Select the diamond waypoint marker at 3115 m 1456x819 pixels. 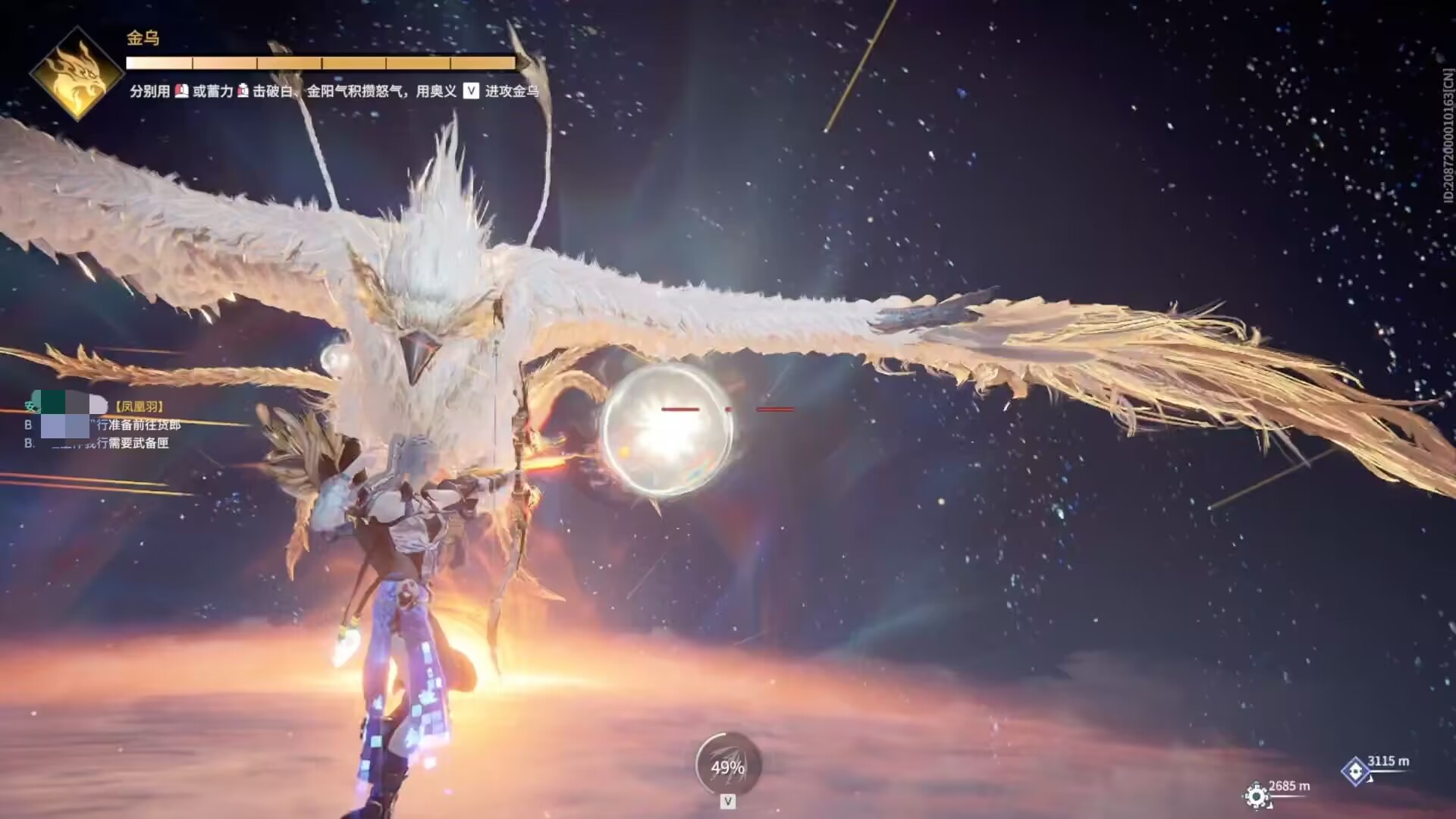click(1355, 771)
